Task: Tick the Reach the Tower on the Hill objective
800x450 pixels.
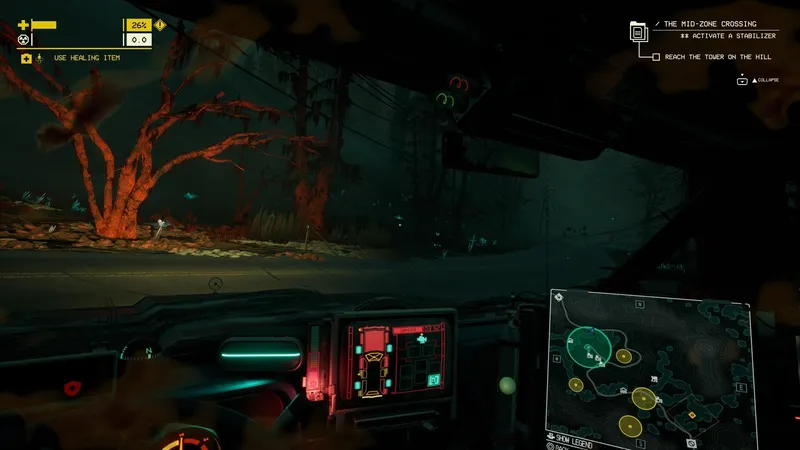Action: [656, 57]
